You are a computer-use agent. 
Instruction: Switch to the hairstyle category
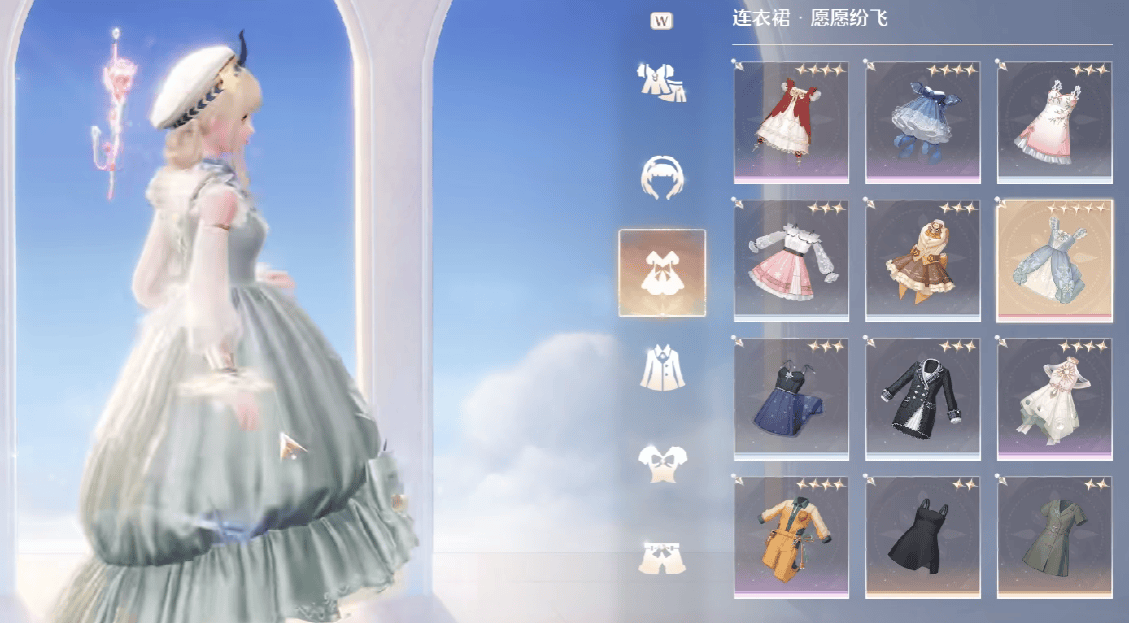tap(661, 177)
